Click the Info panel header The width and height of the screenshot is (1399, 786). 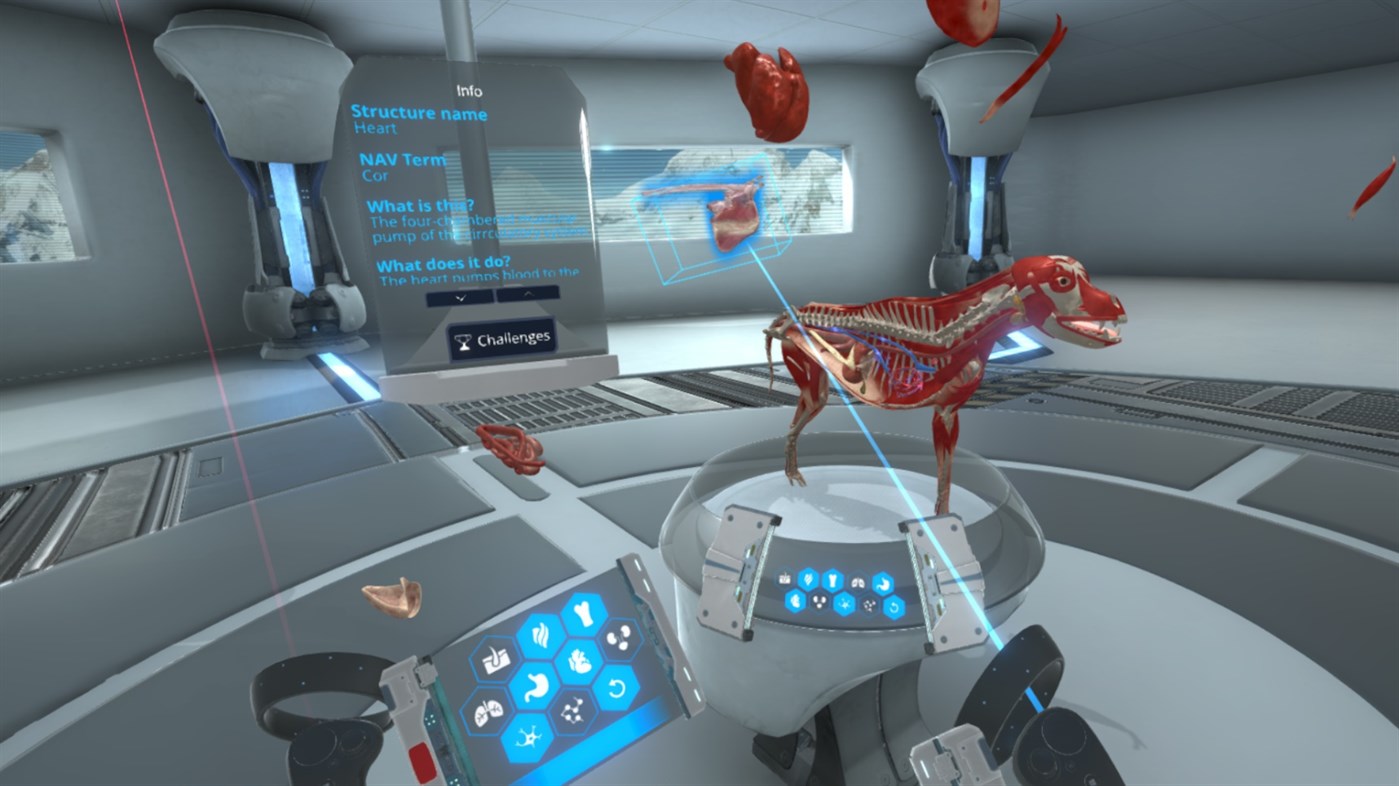pyautogui.click(x=469, y=92)
